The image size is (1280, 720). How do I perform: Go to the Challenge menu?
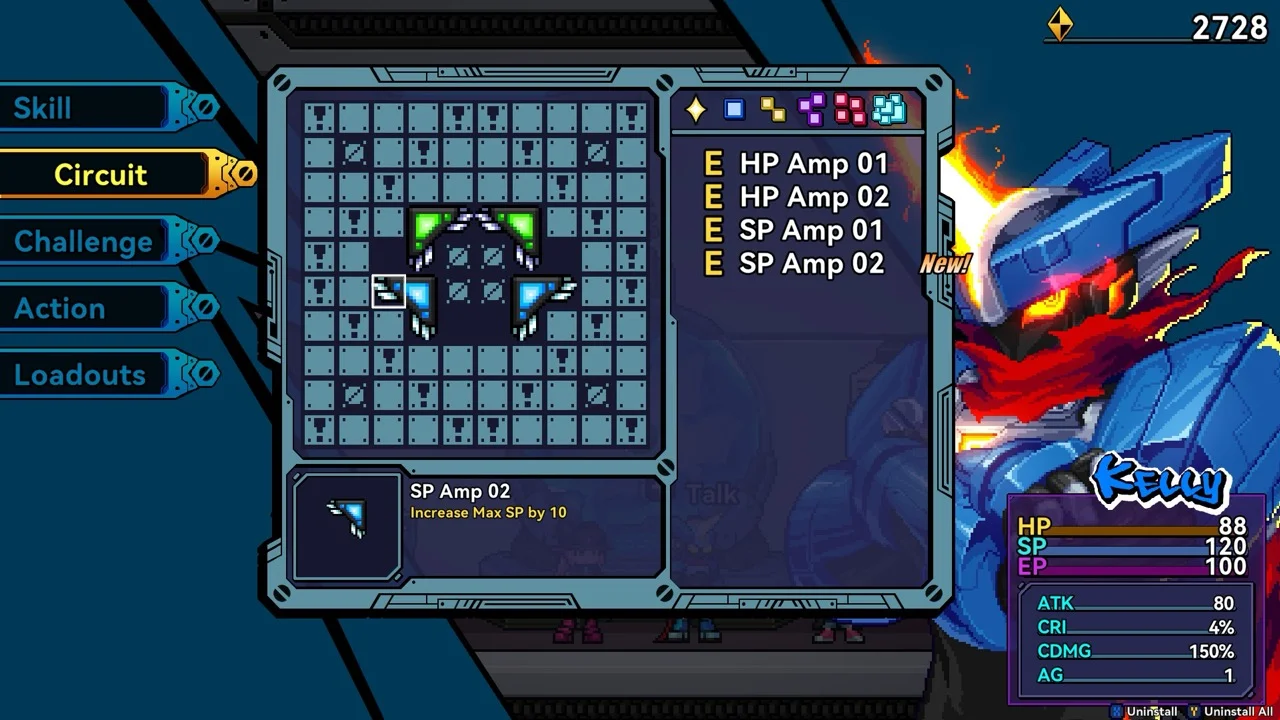pos(85,242)
